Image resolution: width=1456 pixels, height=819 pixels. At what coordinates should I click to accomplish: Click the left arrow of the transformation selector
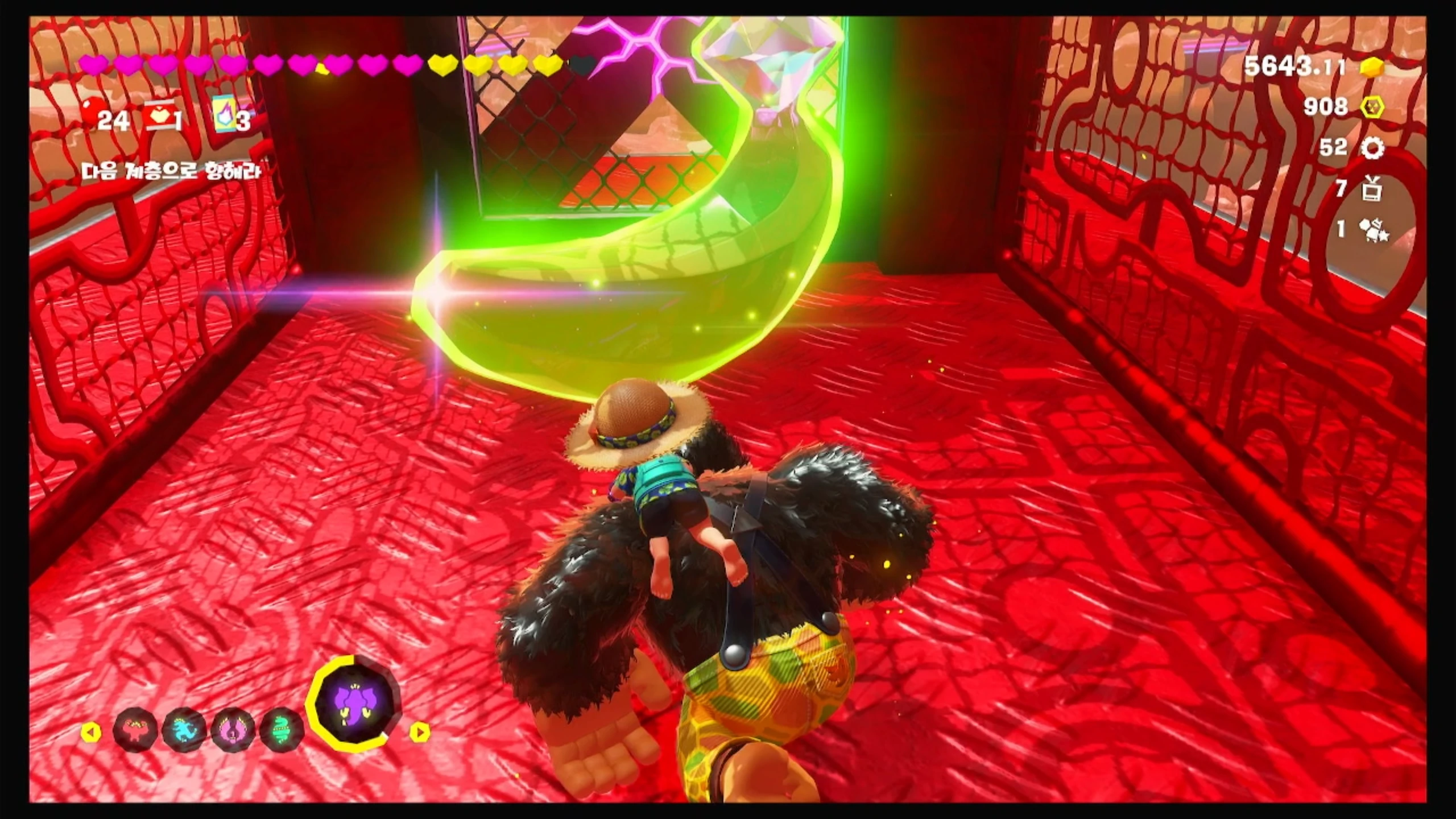pyautogui.click(x=90, y=732)
